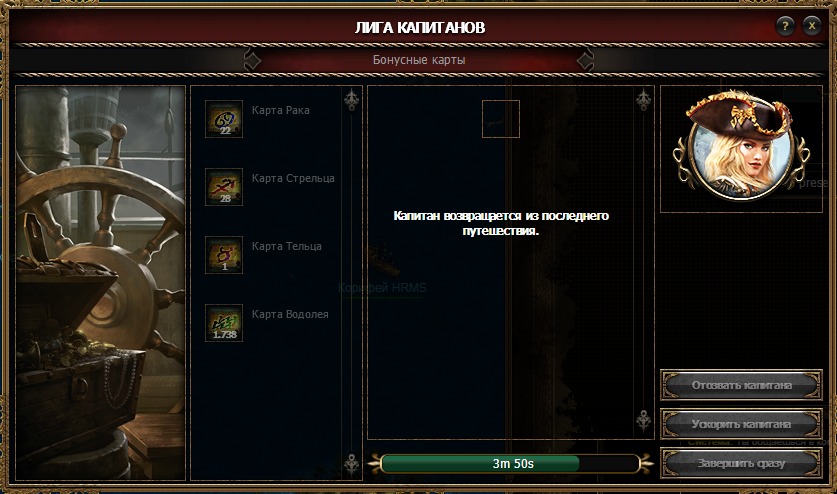The image size is (837, 494).
Task: Click the Ускорить капитана button
Action: point(742,424)
